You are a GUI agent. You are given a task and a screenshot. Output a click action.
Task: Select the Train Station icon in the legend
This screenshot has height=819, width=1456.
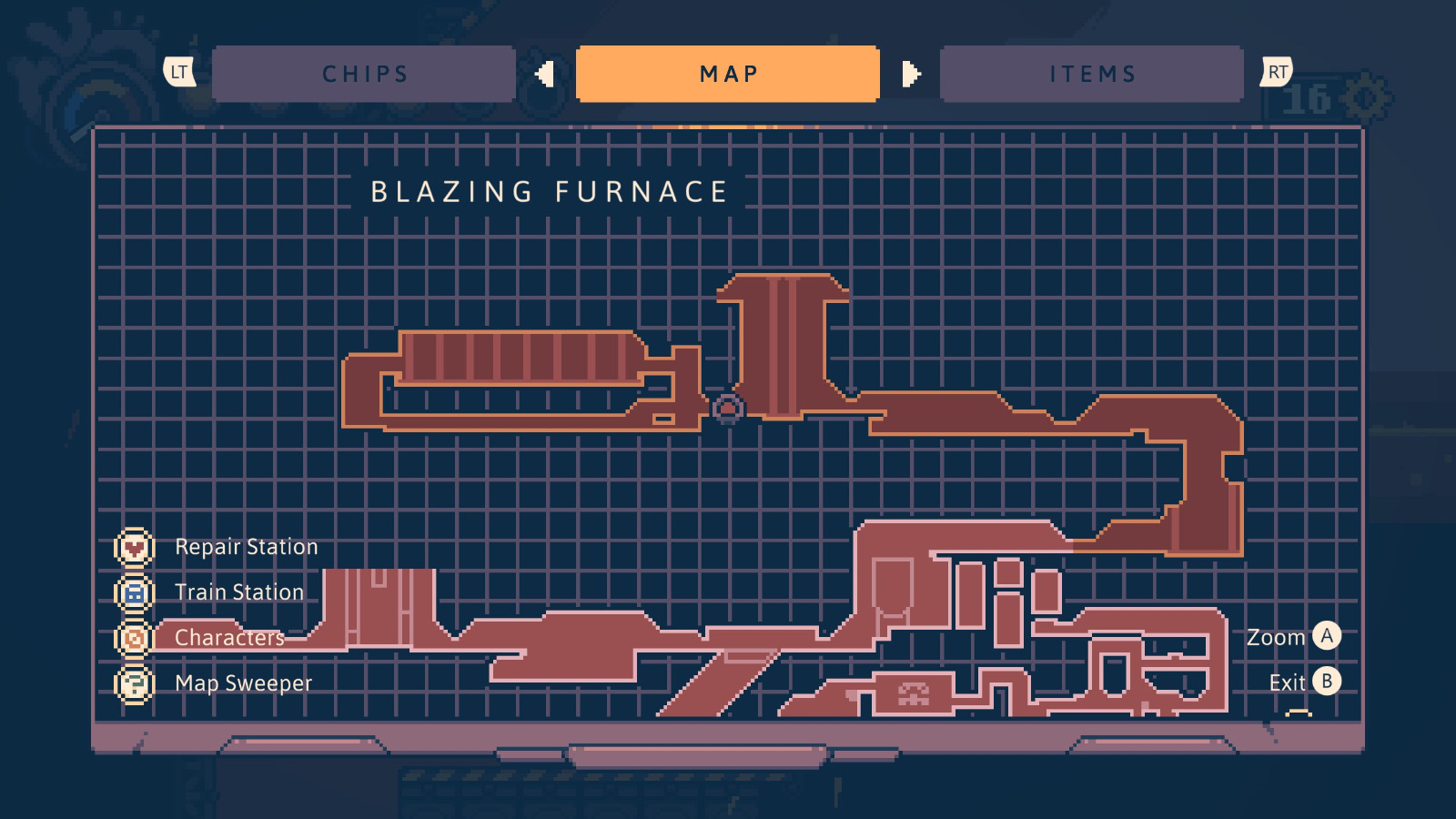(x=133, y=591)
